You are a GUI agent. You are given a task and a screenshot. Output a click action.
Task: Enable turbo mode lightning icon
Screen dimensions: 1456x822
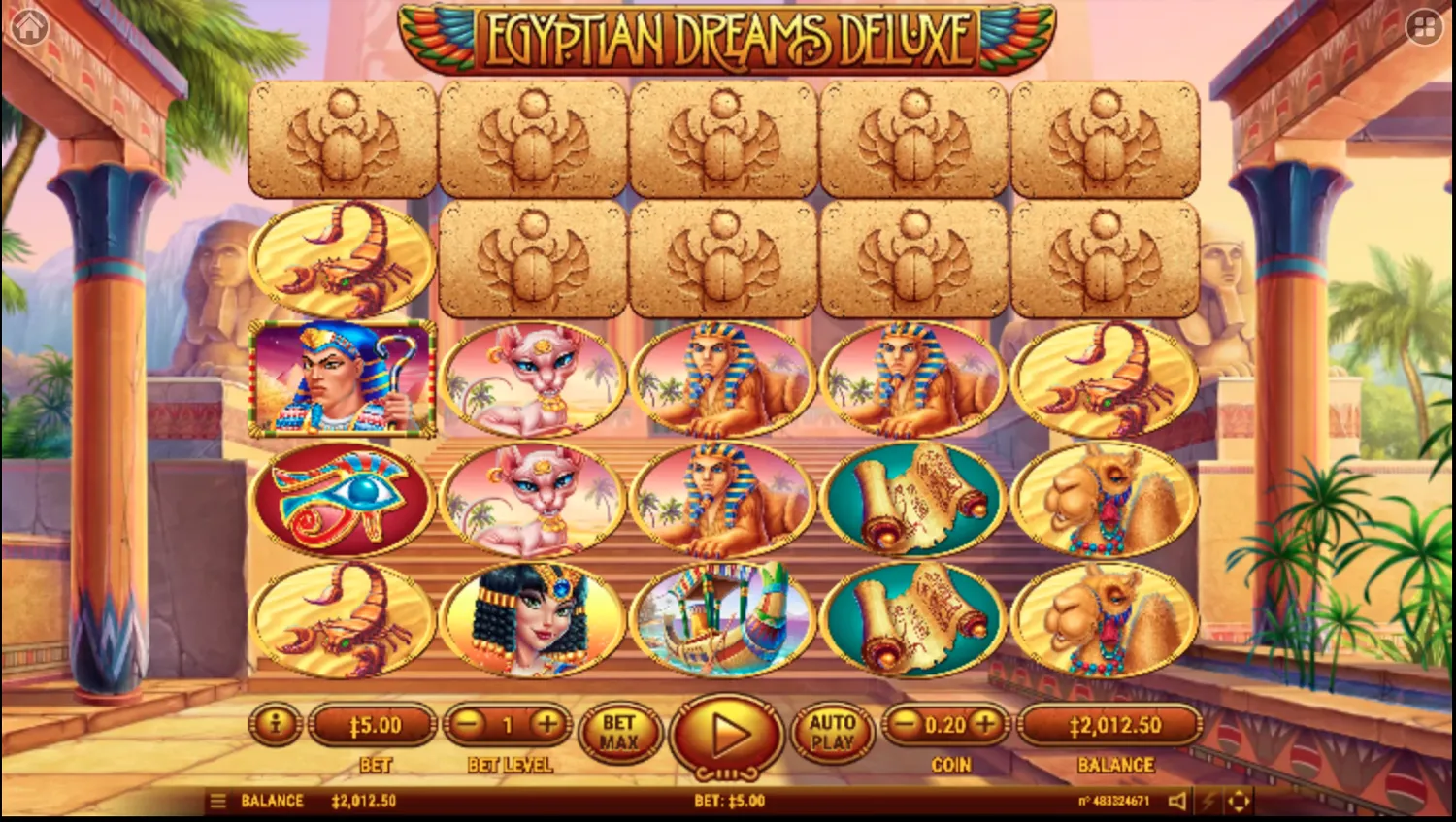point(1208,801)
